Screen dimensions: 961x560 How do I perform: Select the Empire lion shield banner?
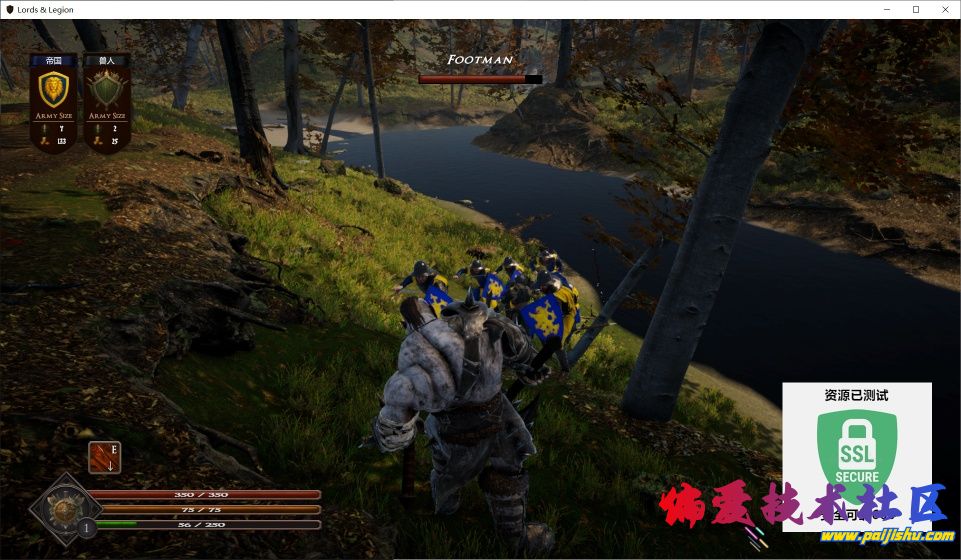53,90
